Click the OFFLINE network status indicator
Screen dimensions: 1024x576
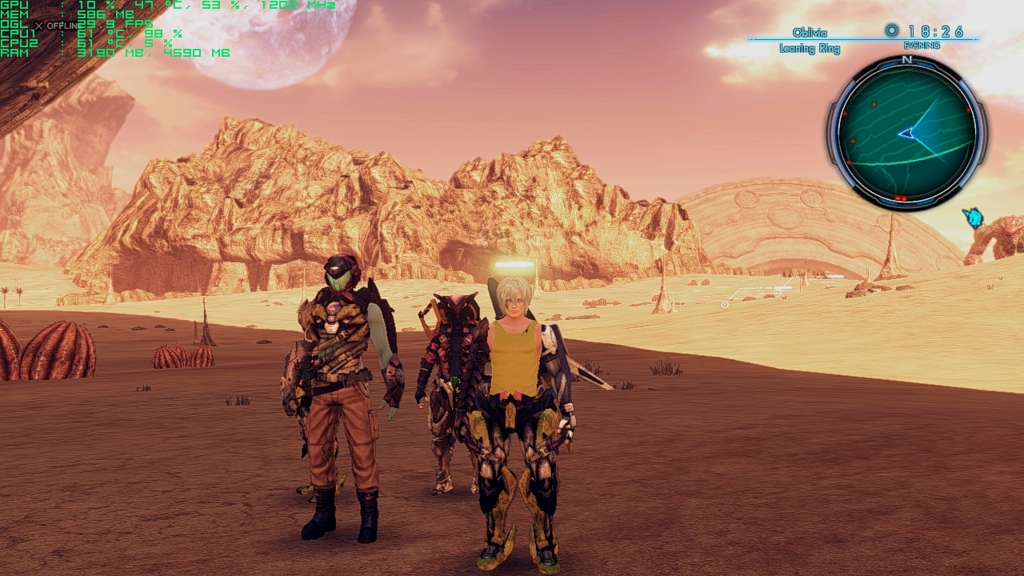[x=60, y=25]
